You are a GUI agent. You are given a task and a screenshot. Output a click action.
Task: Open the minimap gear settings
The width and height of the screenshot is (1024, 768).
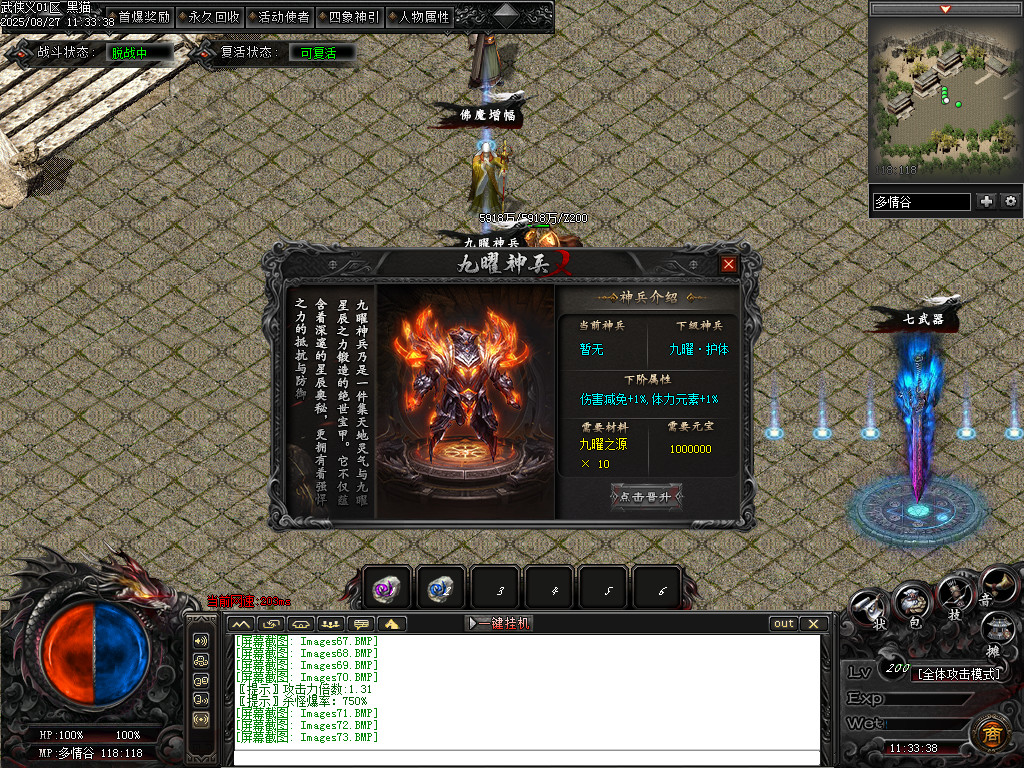[x=1011, y=201]
